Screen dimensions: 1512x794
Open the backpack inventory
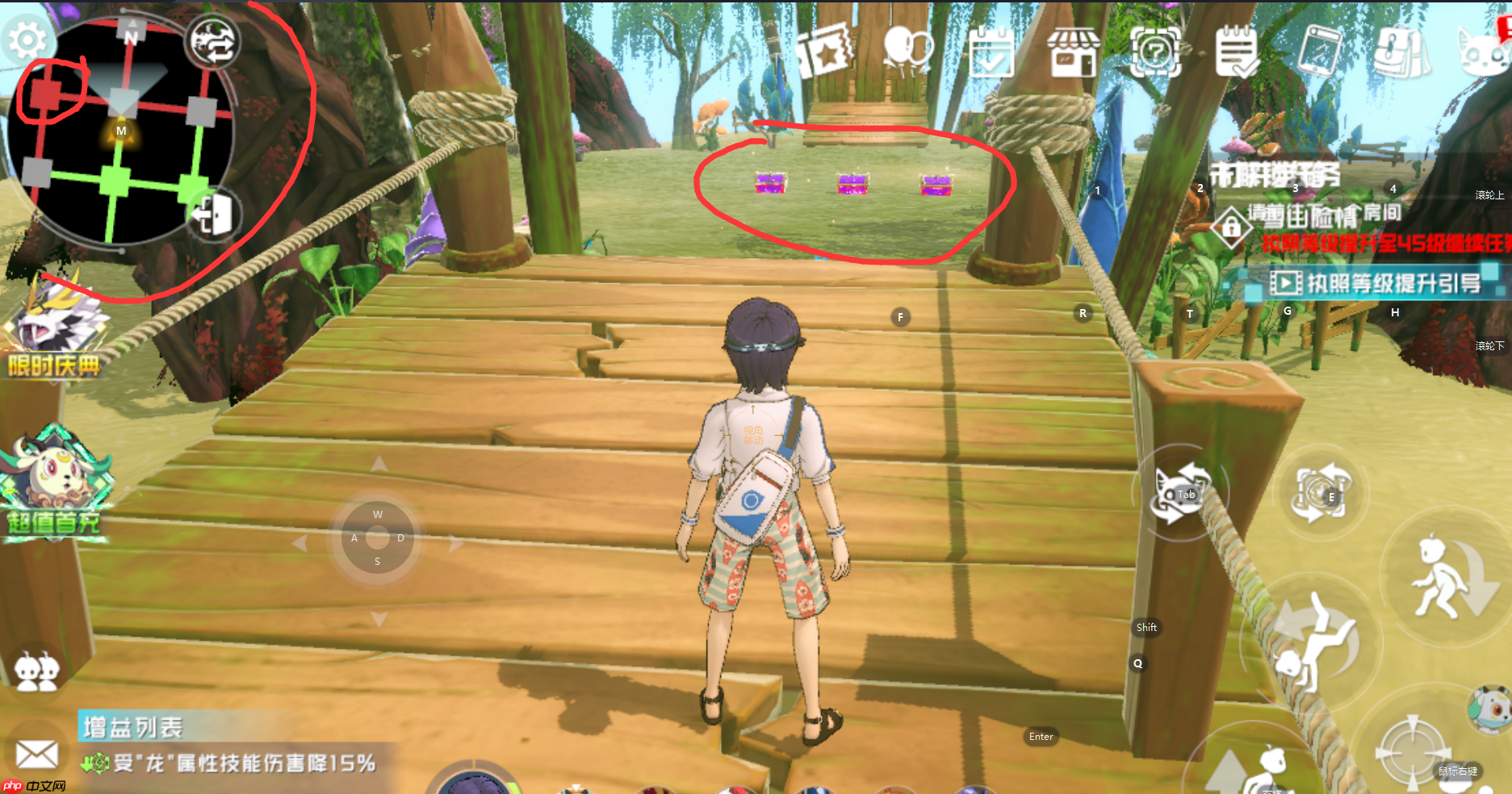pyautogui.click(x=1401, y=52)
